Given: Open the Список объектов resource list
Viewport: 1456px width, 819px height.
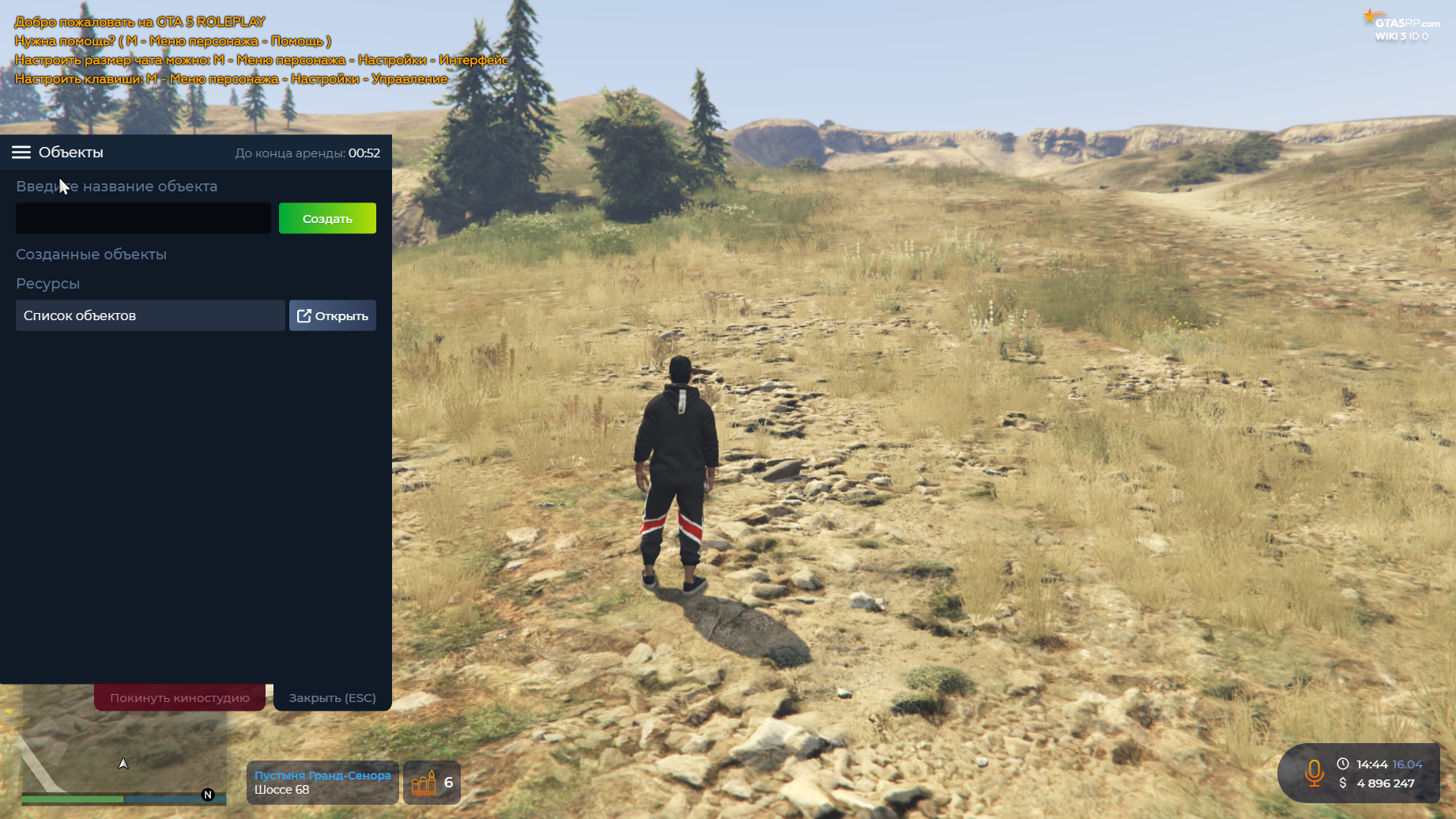Looking at the screenshot, I should tap(332, 315).
